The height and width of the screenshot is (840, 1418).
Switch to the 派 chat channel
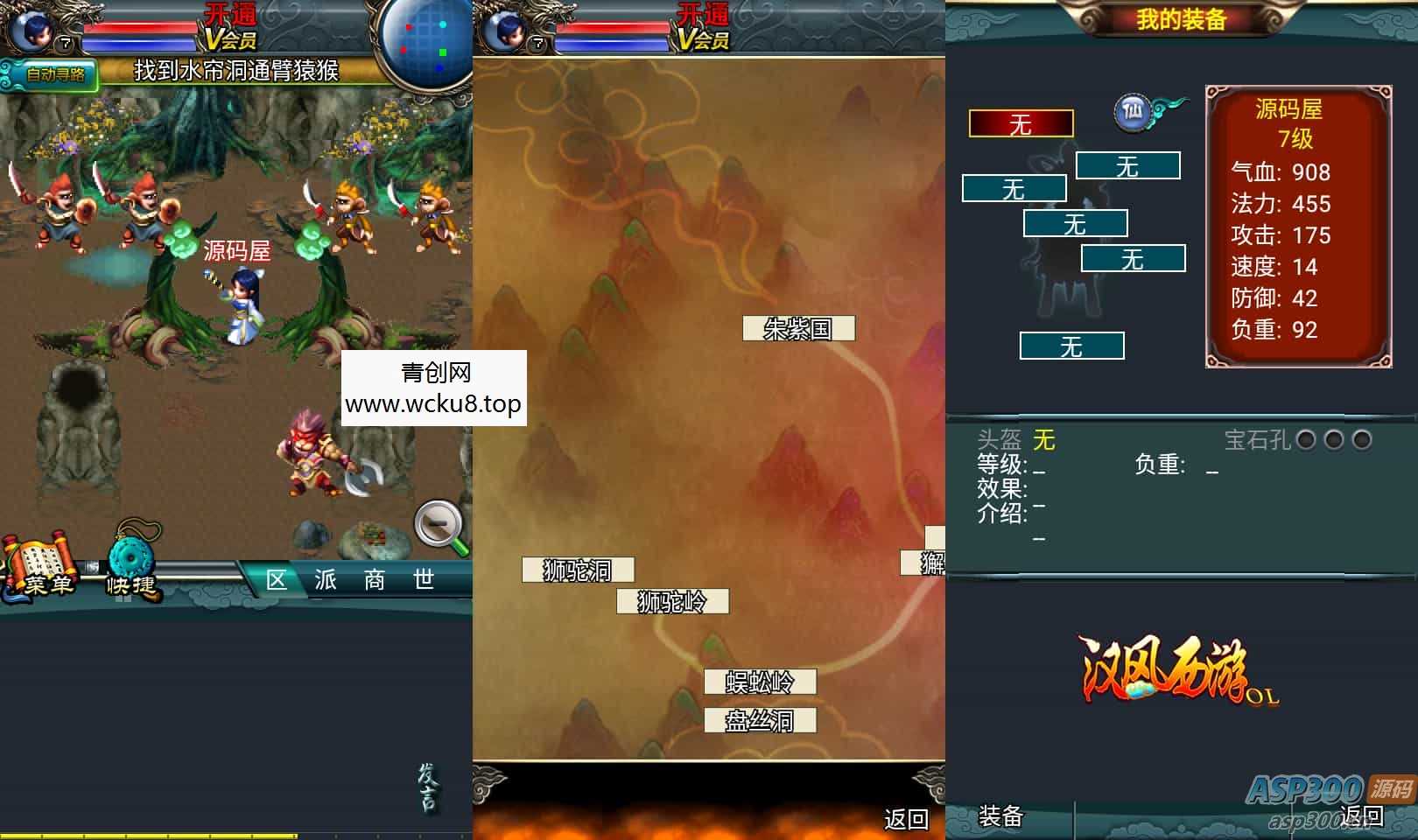pos(326,580)
